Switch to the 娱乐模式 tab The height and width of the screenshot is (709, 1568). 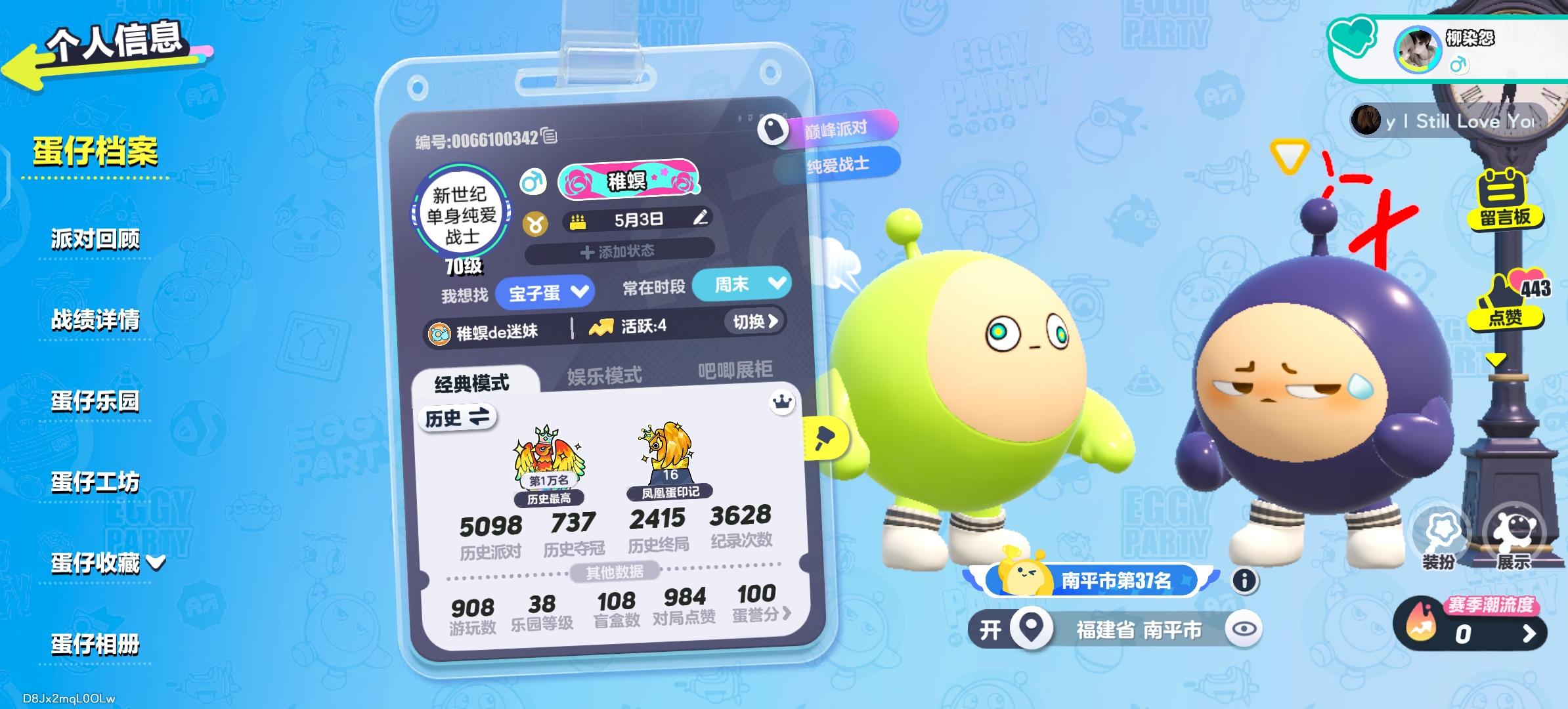604,374
